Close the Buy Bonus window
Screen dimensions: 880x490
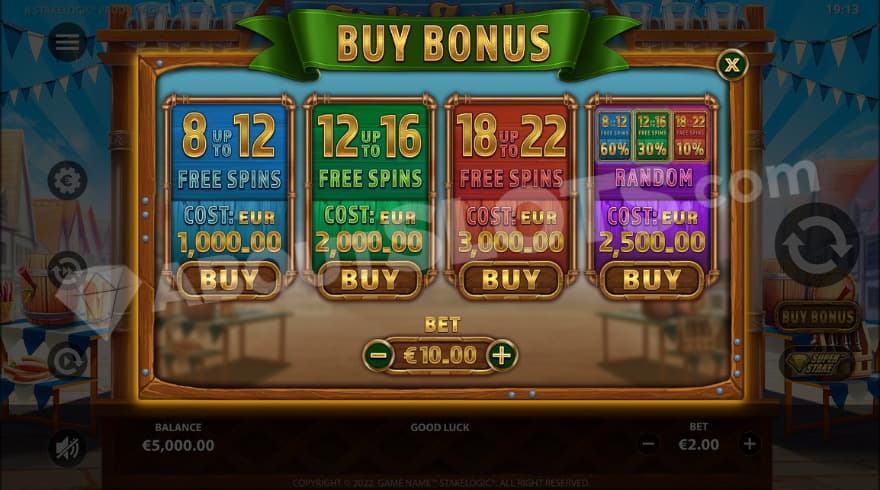tap(733, 65)
